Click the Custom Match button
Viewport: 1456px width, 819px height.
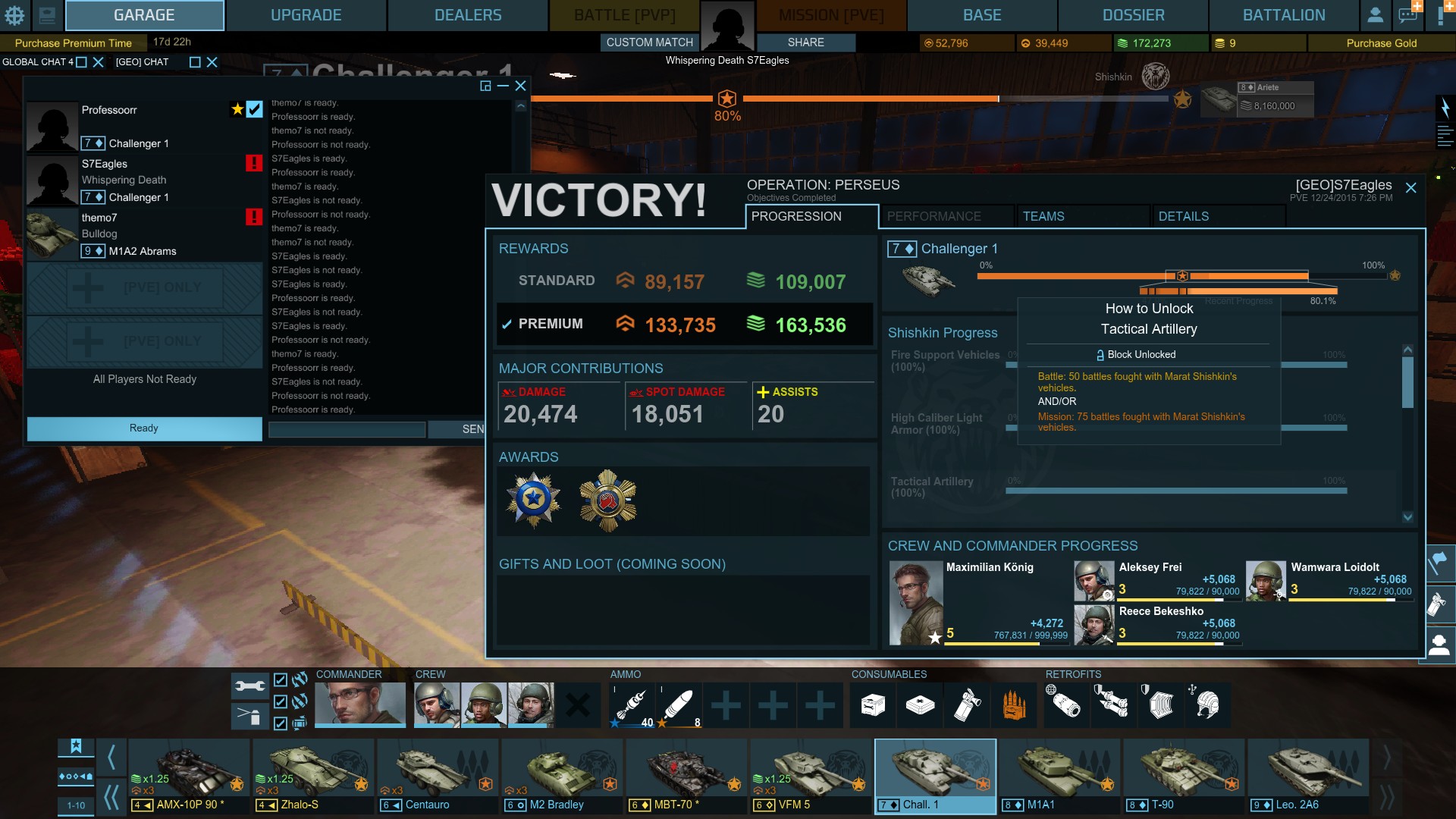click(x=649, y=42)
